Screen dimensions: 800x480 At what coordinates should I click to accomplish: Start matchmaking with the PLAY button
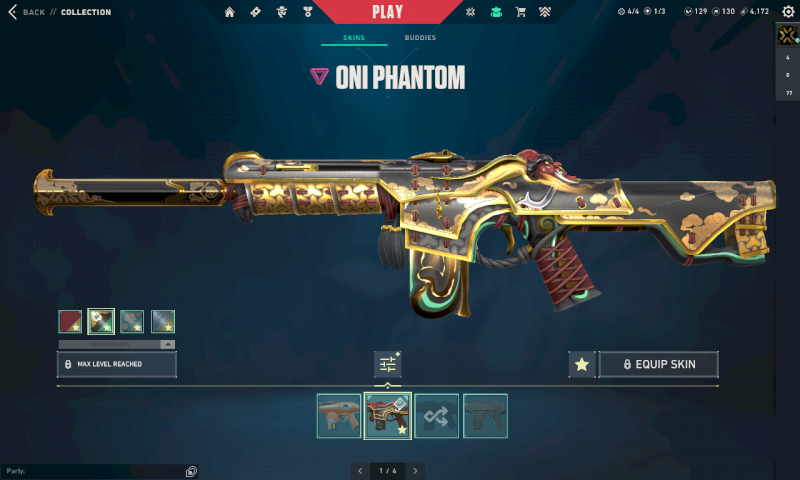(387, 12)
